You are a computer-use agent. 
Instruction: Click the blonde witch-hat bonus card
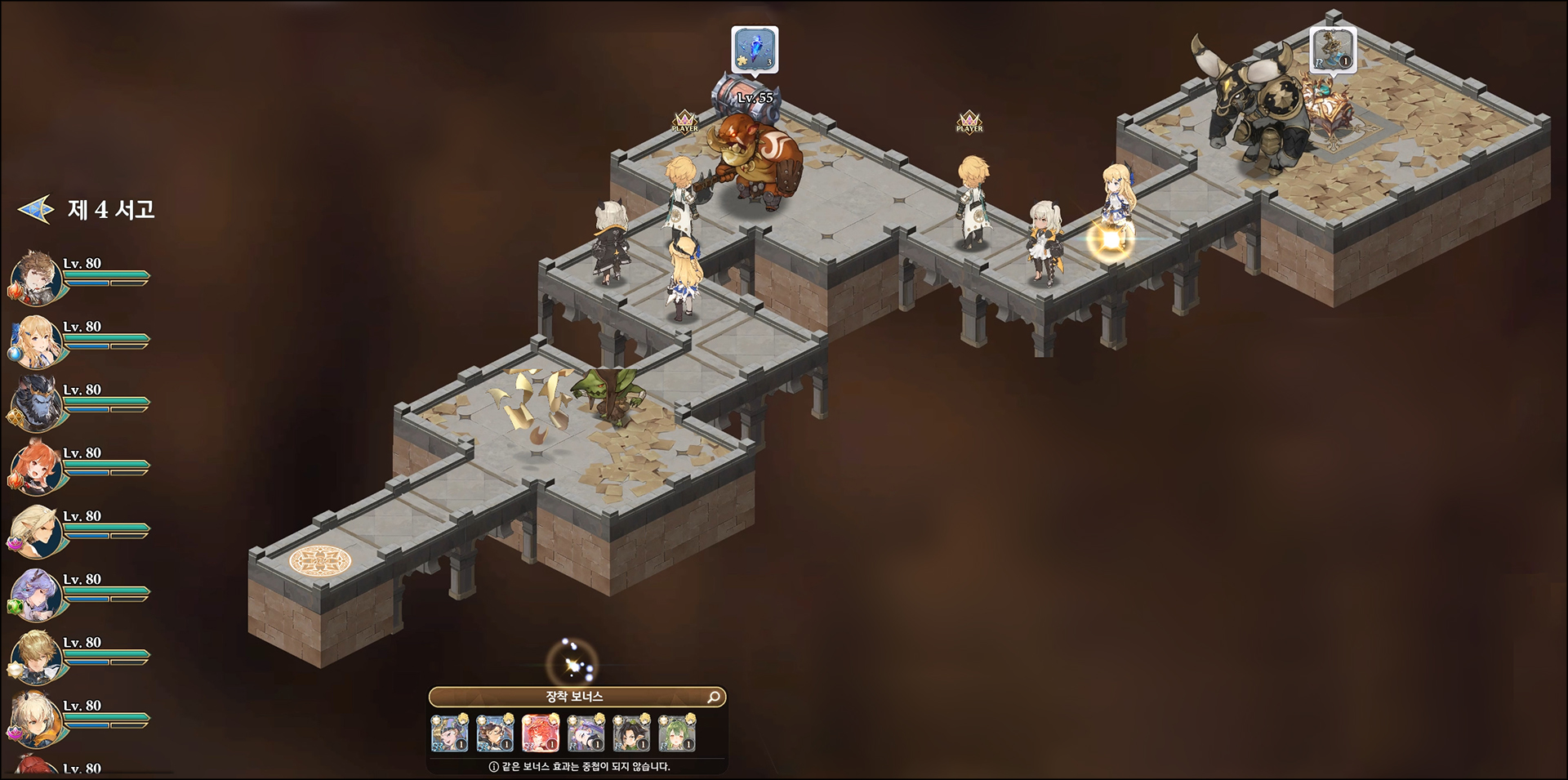coord(449,733)
